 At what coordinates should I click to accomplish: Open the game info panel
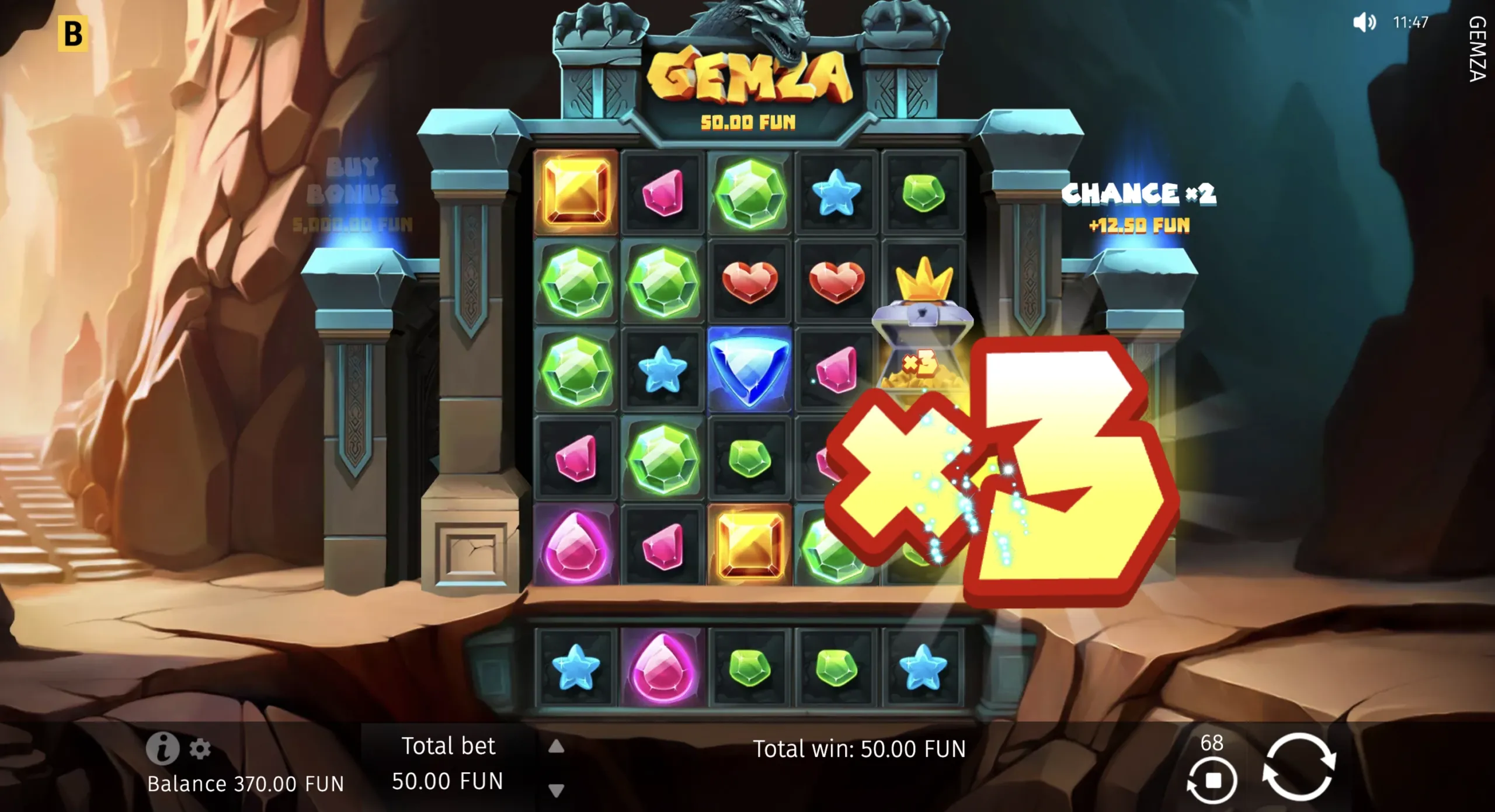[164, 750]
